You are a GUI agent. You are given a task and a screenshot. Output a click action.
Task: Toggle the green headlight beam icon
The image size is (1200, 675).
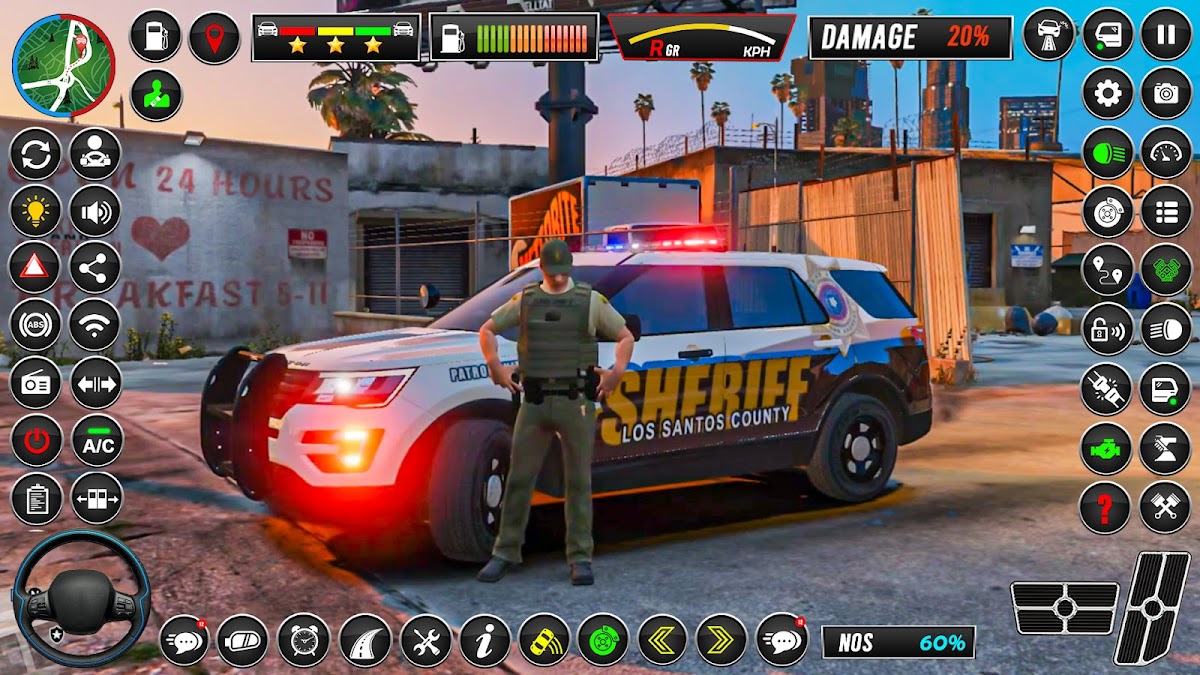tap(1107, 153)
